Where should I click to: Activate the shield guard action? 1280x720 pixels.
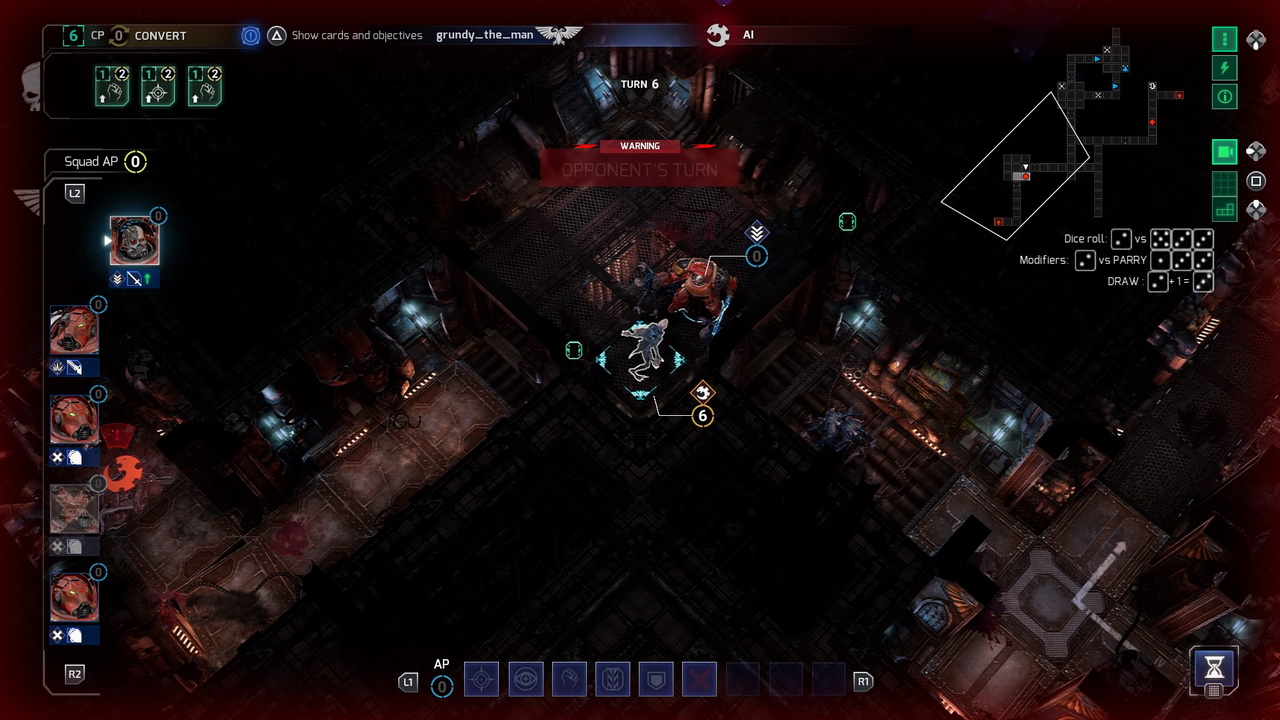(656, 680)
